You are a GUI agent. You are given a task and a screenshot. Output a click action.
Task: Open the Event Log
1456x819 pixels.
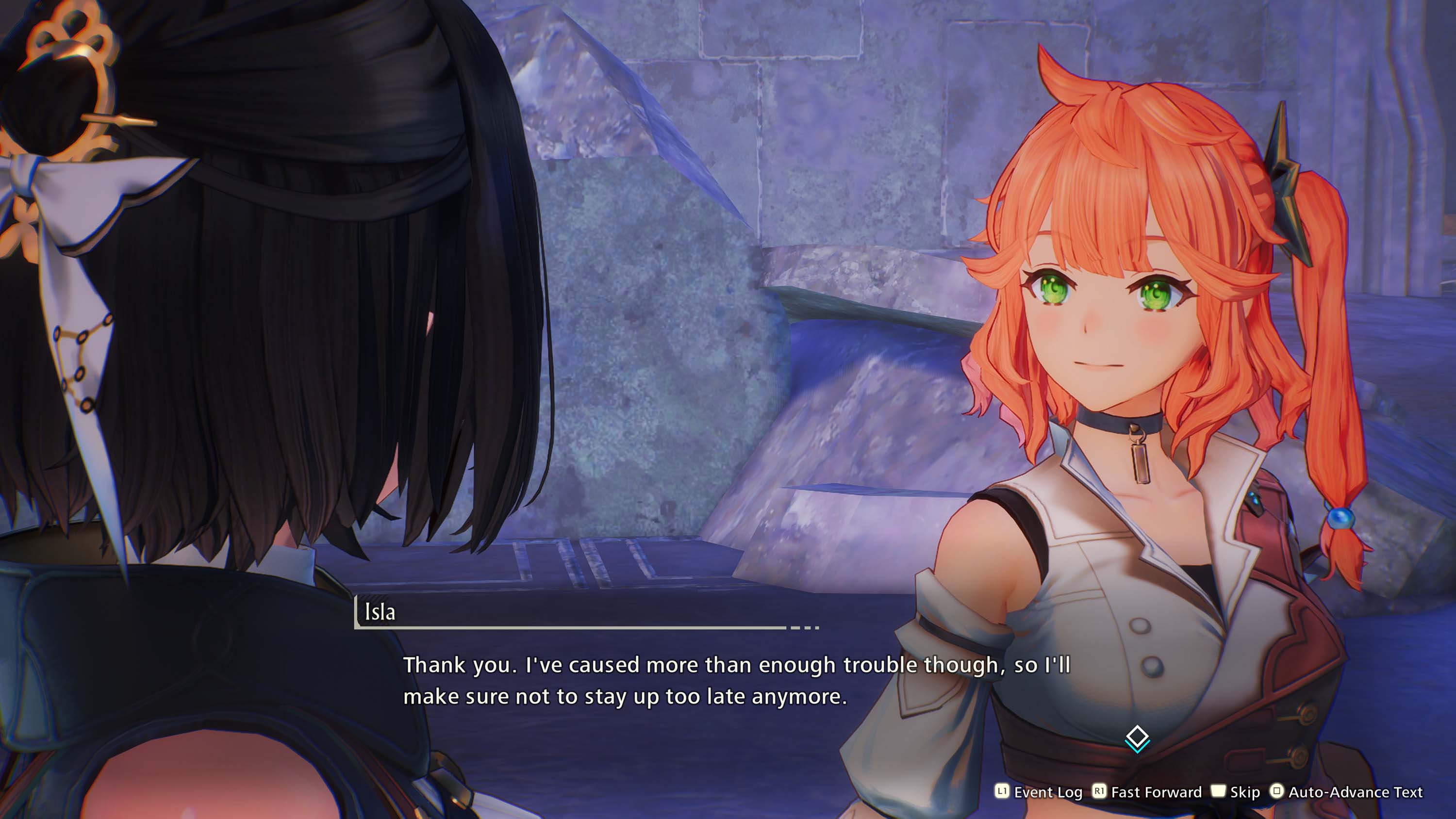1039,792
